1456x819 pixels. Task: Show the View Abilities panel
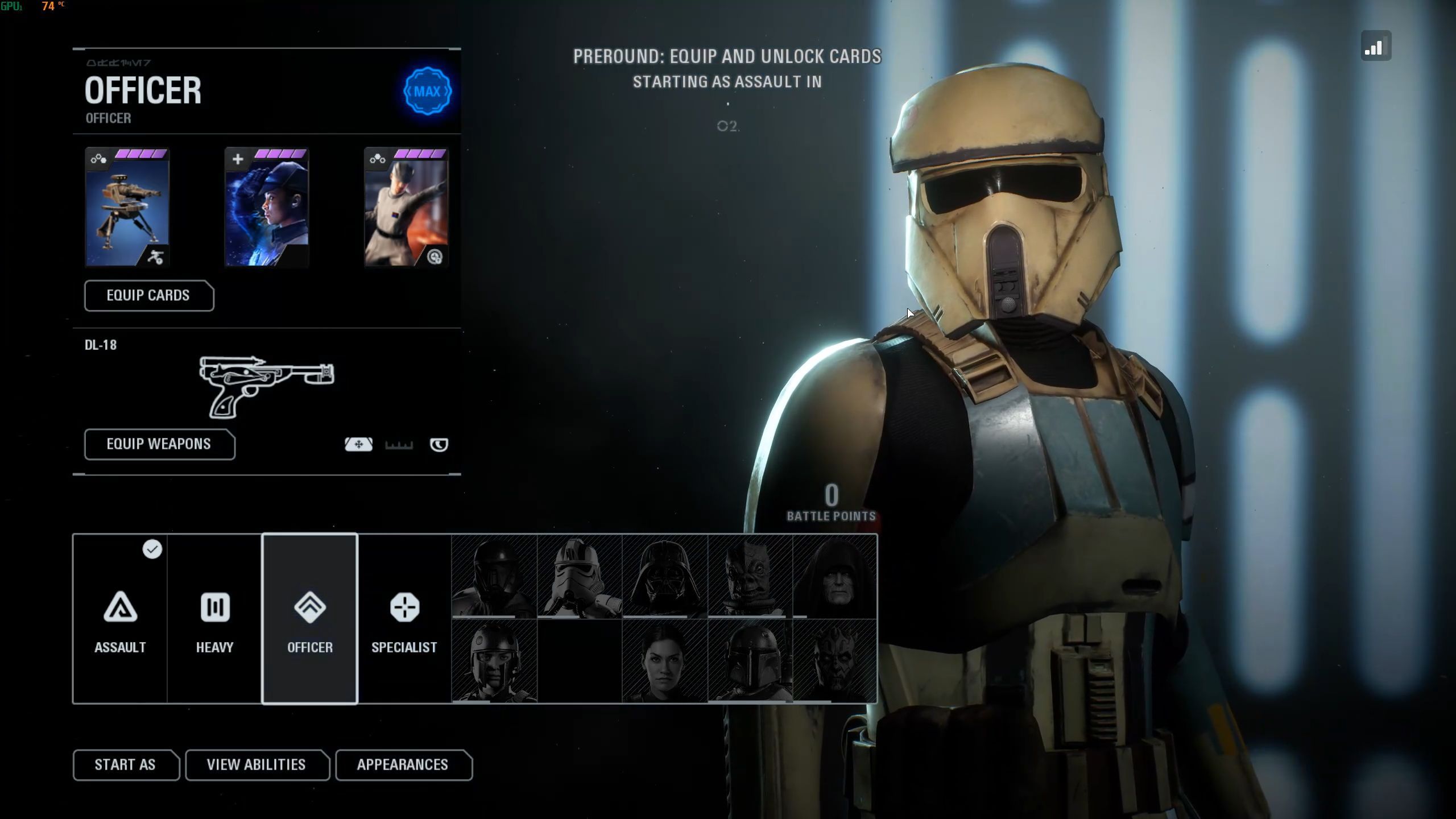tap(257, 765)
